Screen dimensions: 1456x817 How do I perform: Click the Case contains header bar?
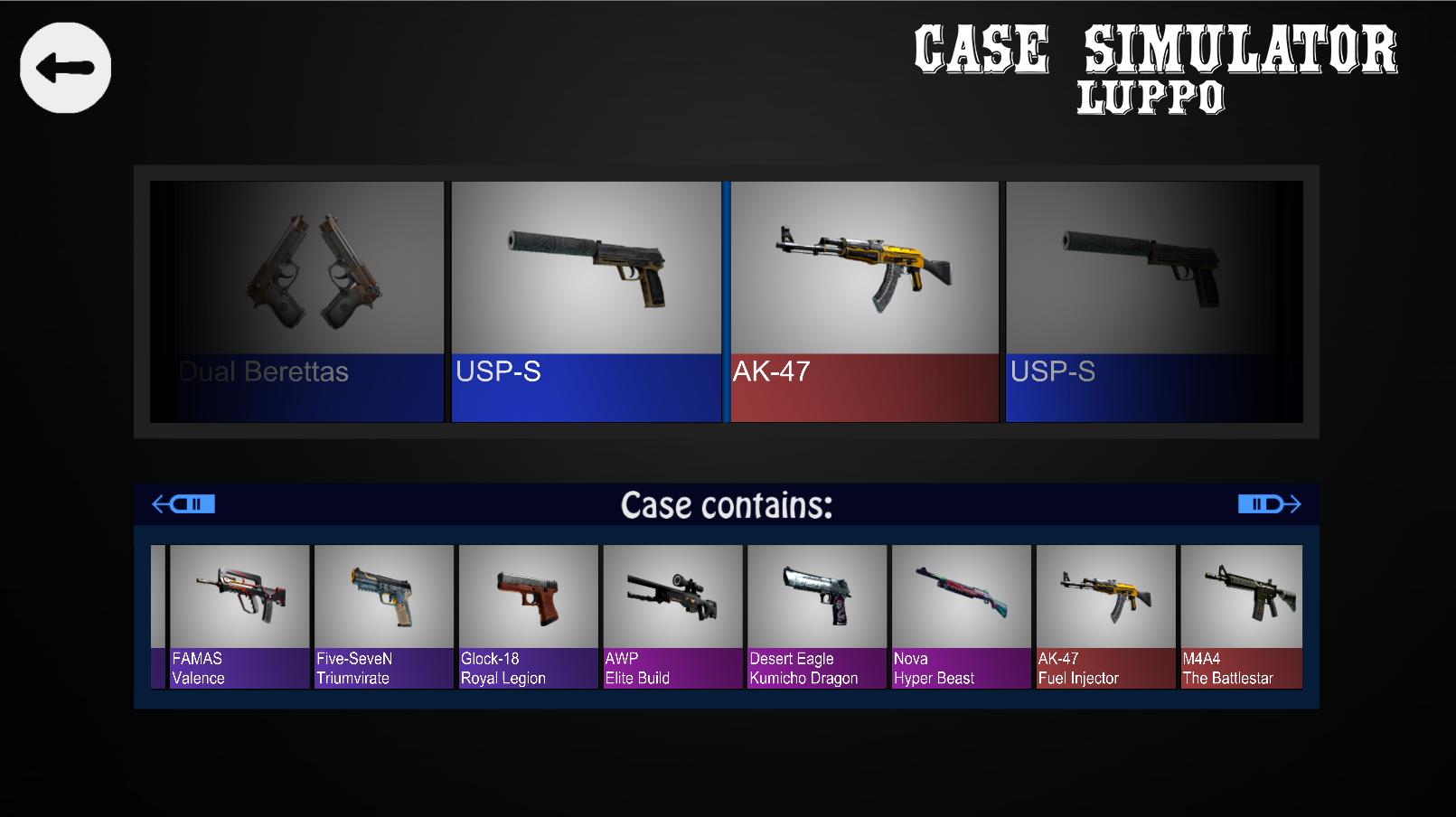tap(726, 504)
